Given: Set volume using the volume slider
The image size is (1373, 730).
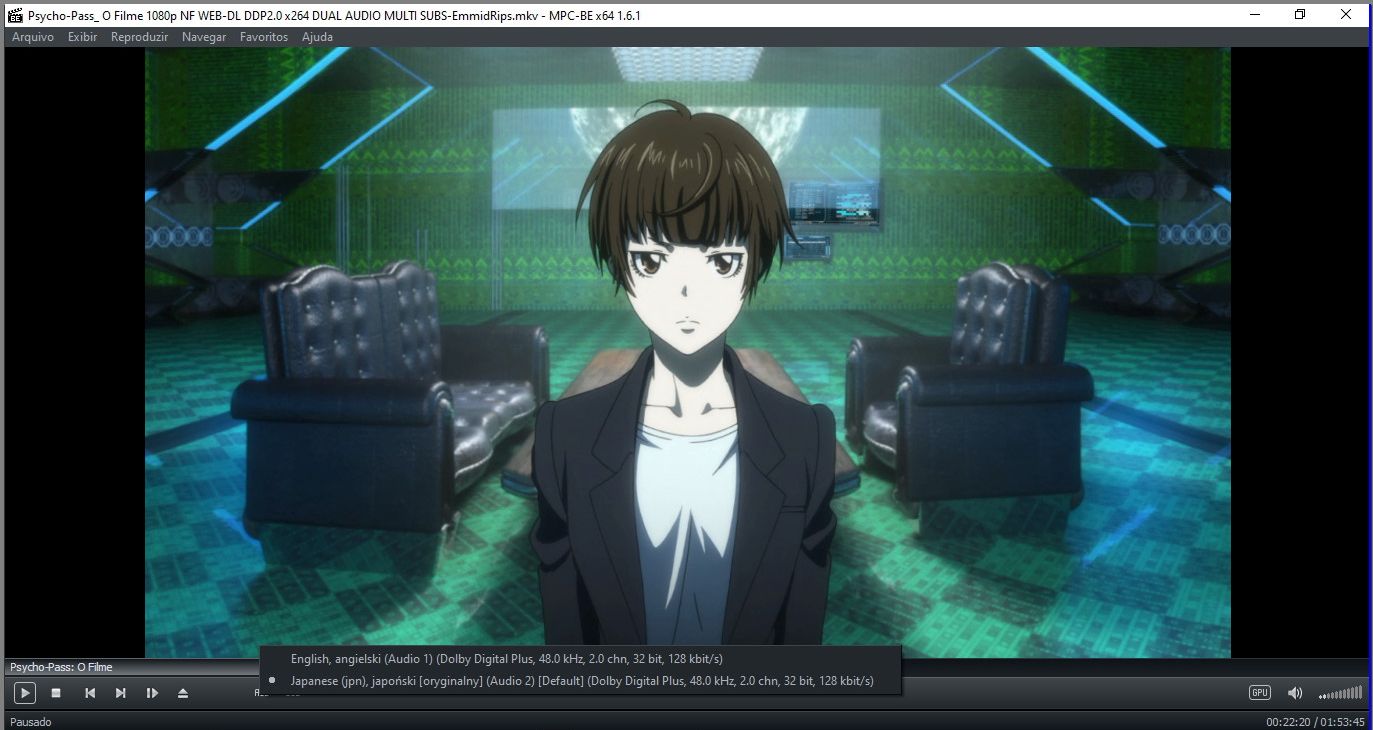Looking at the screenshot, I should tap(1340, 693).
